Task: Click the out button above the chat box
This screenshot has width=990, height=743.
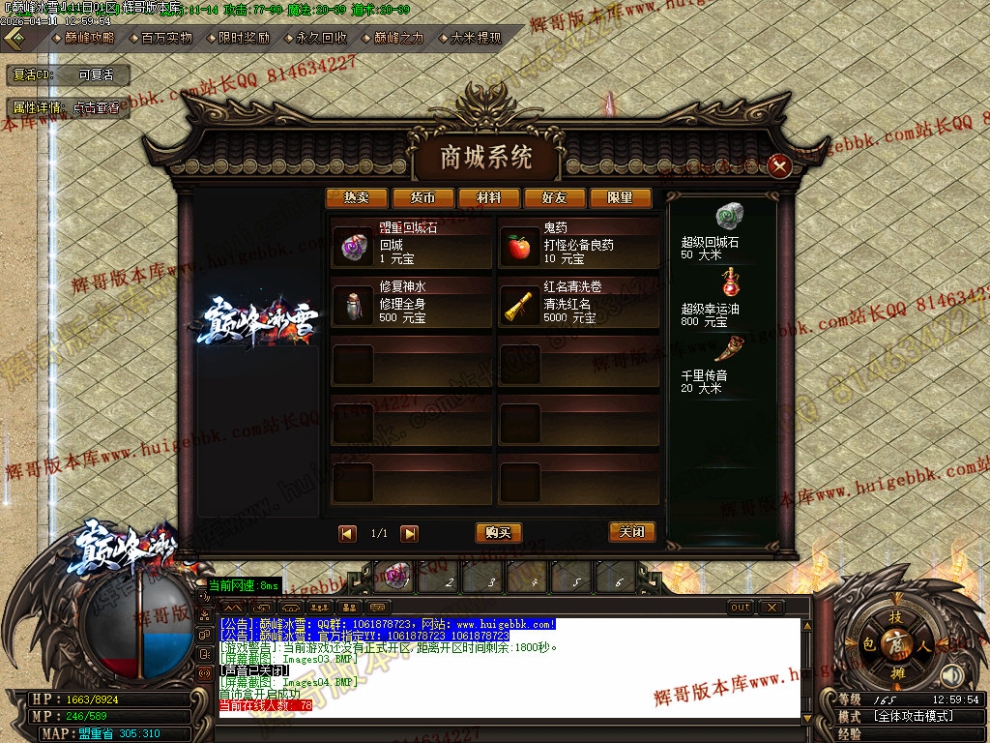Action: [740, 607]
